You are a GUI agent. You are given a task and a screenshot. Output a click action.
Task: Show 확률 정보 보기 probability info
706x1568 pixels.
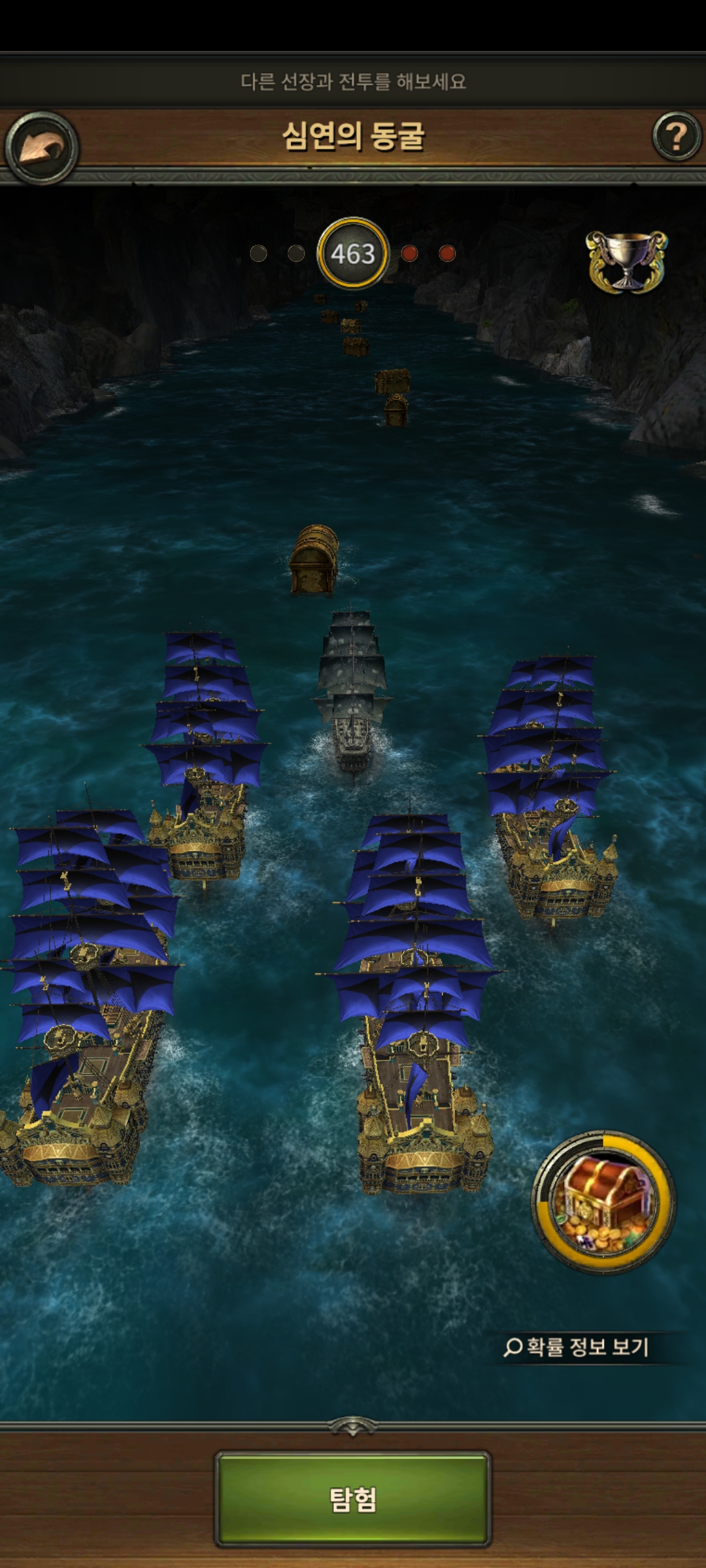(577, 1347)
